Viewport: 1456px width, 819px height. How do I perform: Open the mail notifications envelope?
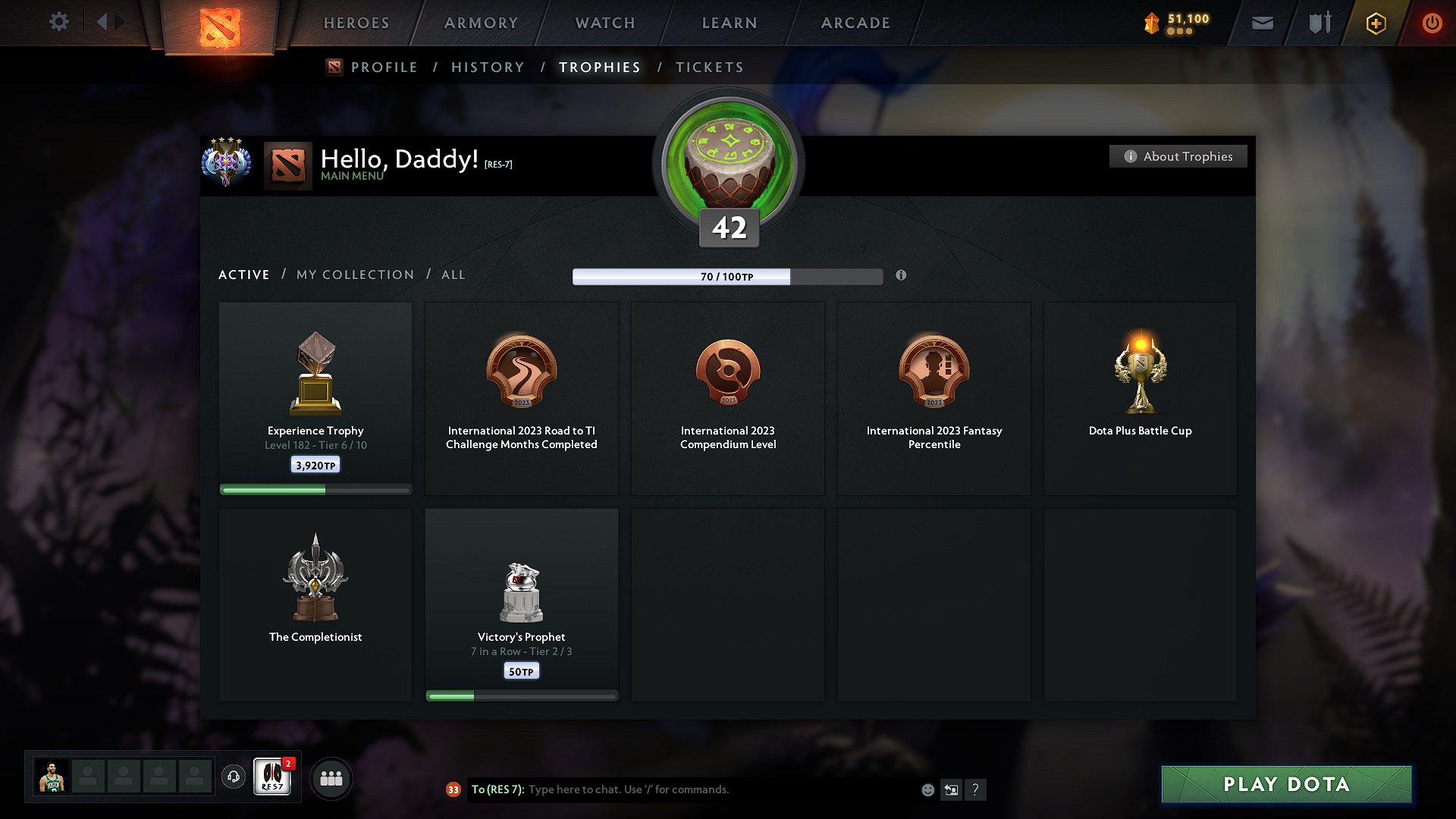pos(1262,23)
